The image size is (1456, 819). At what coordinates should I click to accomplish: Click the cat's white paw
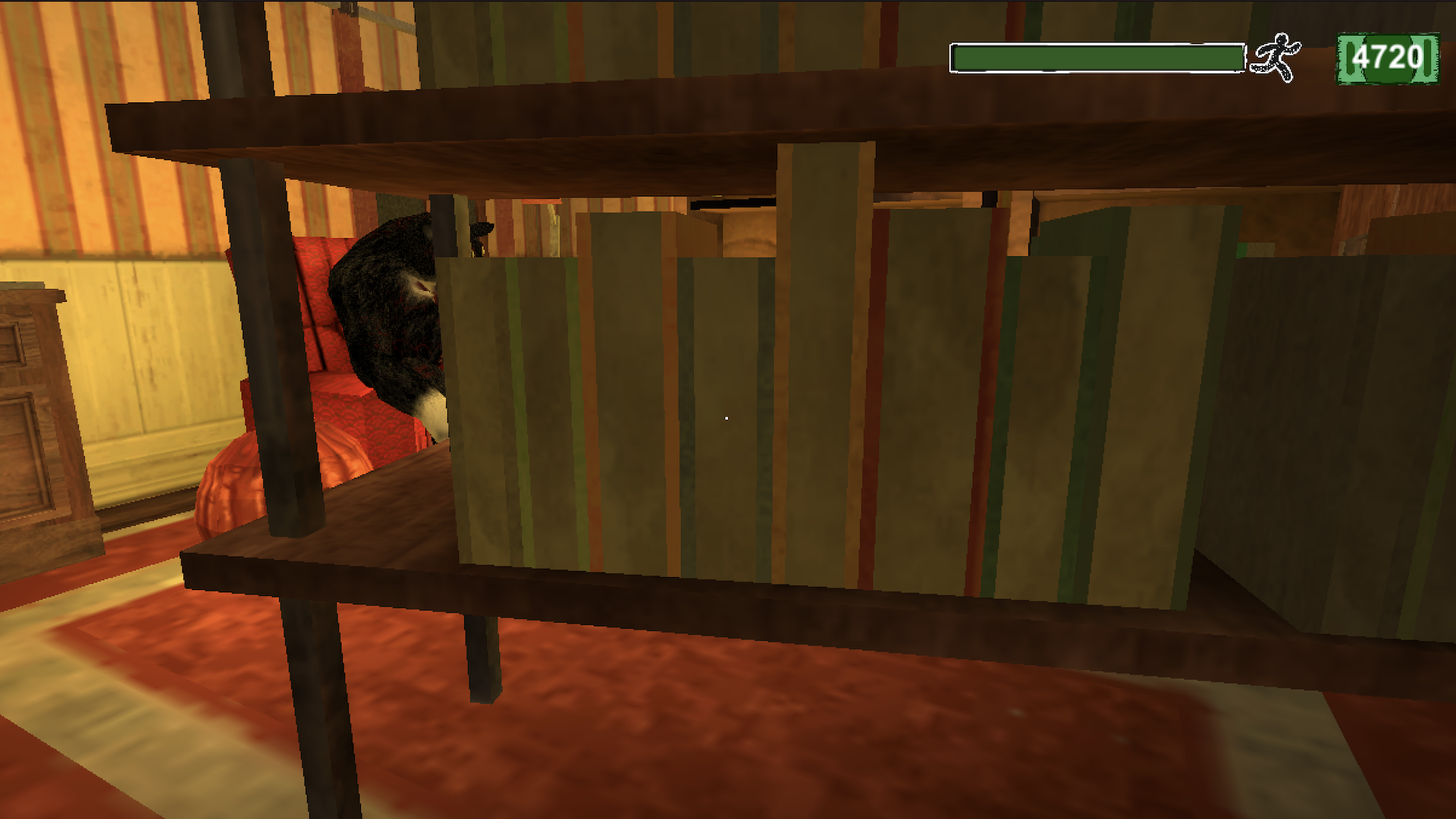pyautogui.click(x=432, y=413)
